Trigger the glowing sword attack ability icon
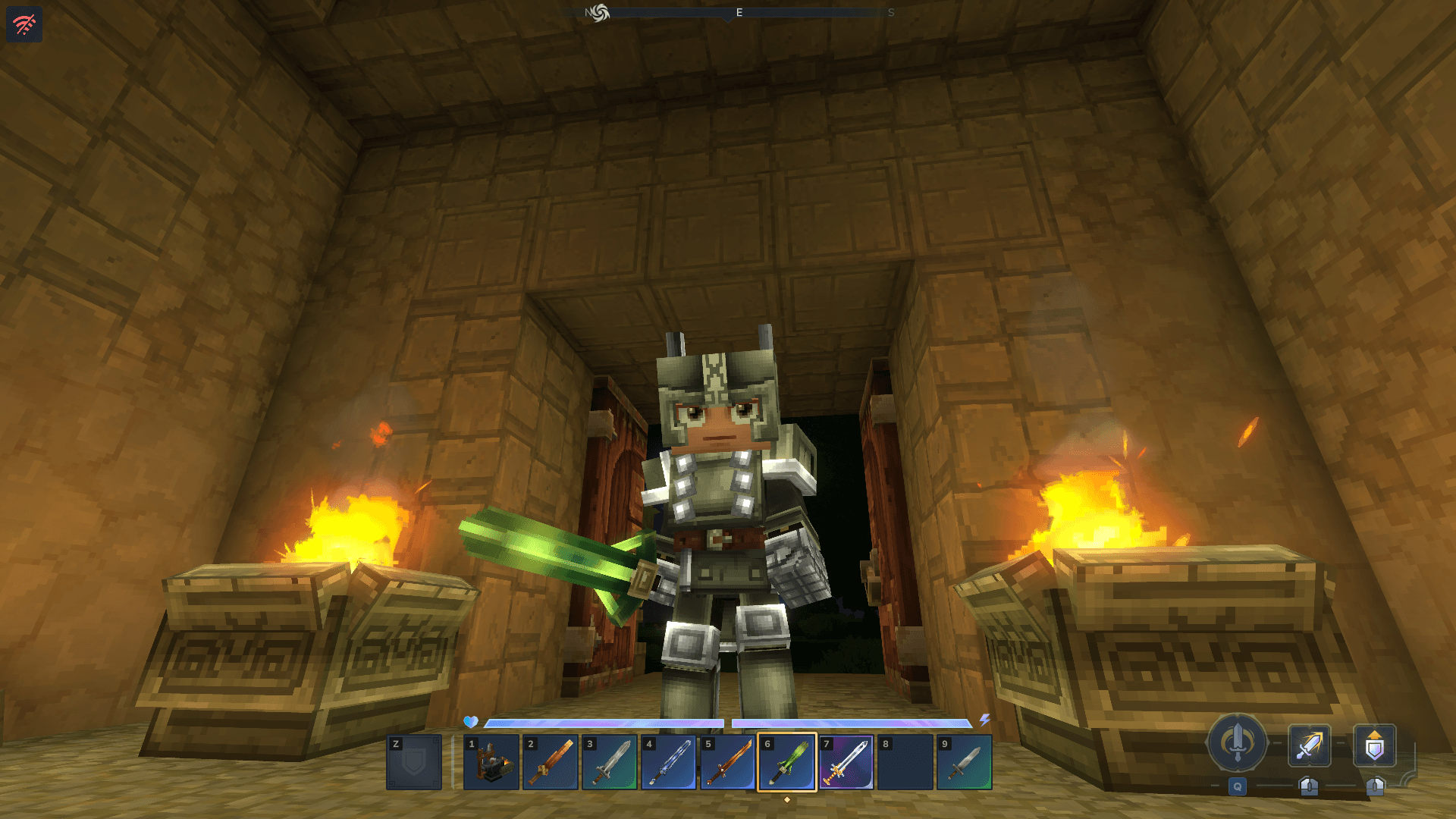This screenshot has width=1456, height=819. point(1310,745)
